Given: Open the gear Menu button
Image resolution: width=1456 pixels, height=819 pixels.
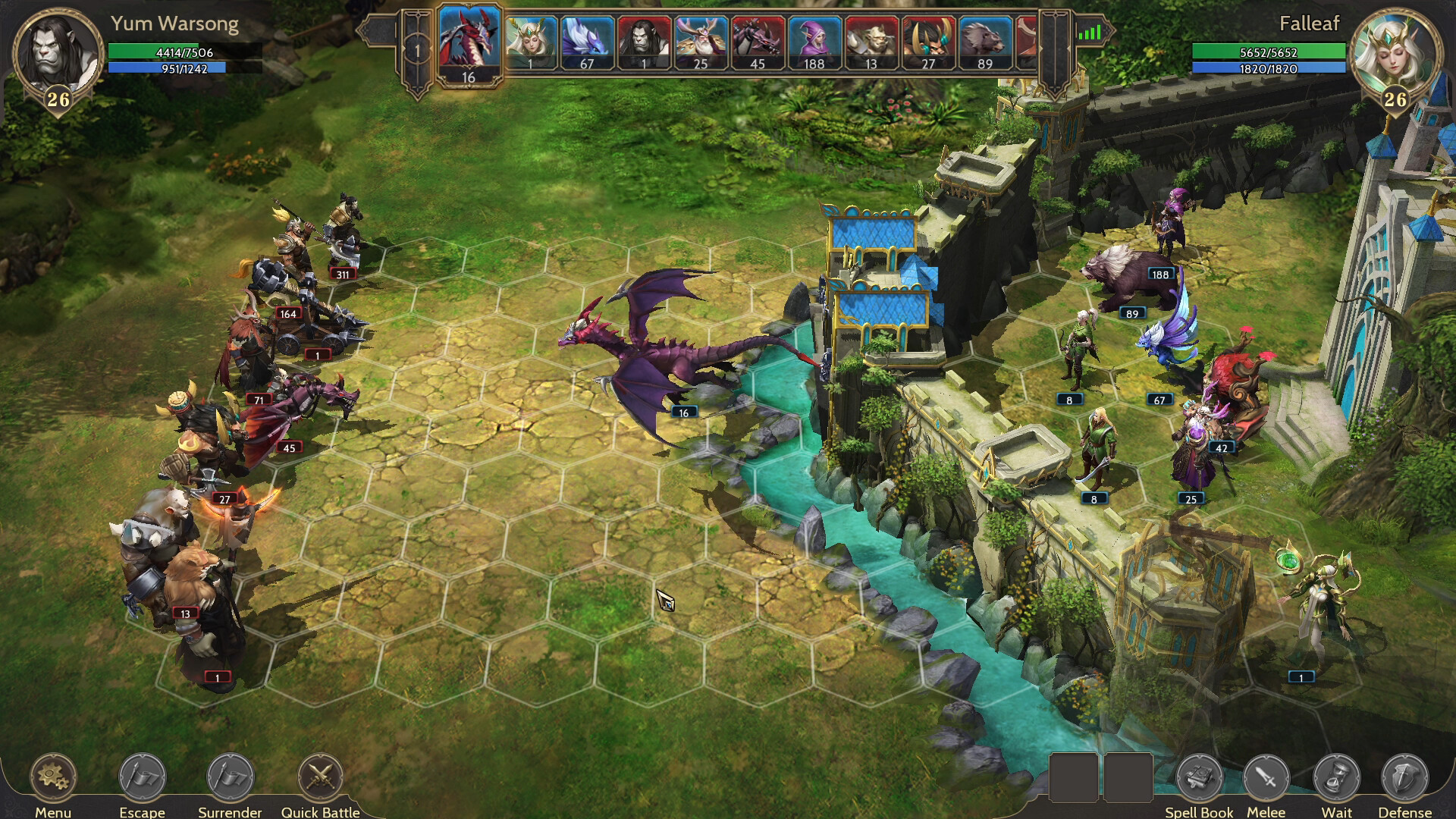Looking at the screenshot, I should point(53,777).
